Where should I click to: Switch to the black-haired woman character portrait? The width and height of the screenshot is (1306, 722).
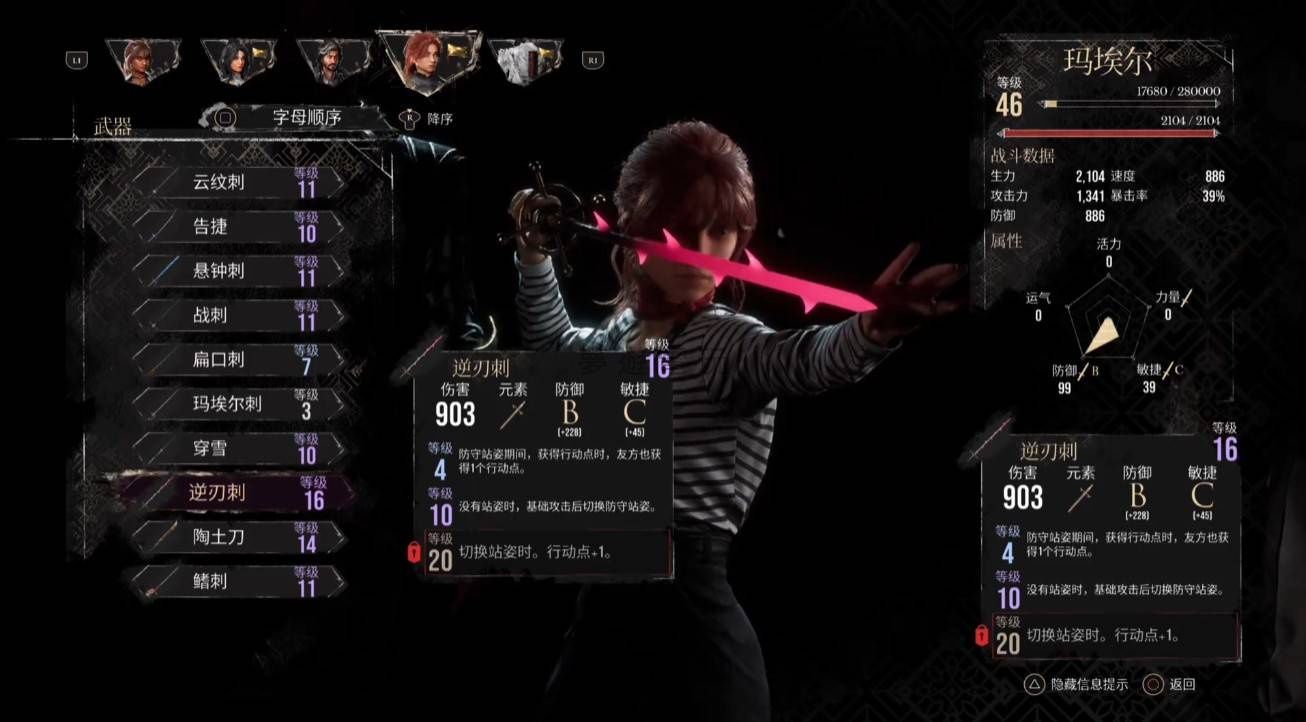pos(234,62)
